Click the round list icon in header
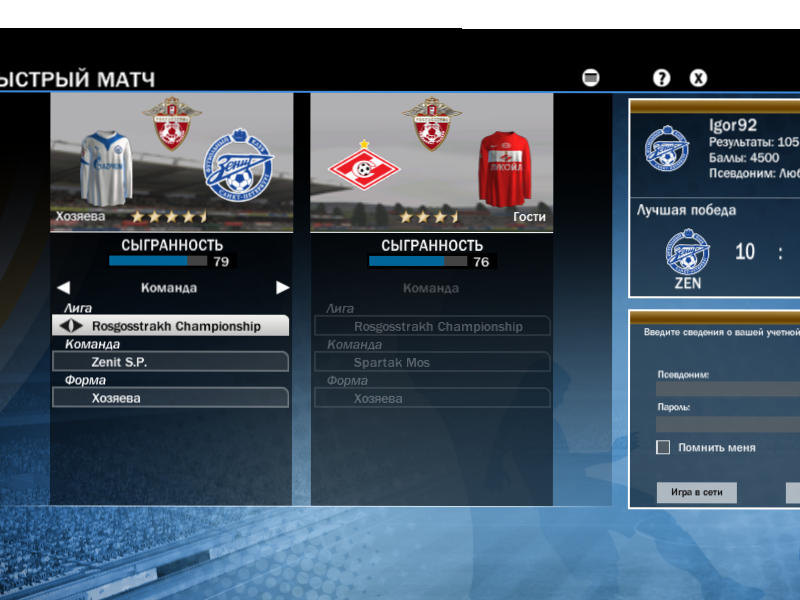The width and height of the screenshot is (800, 600). [591, 78]
